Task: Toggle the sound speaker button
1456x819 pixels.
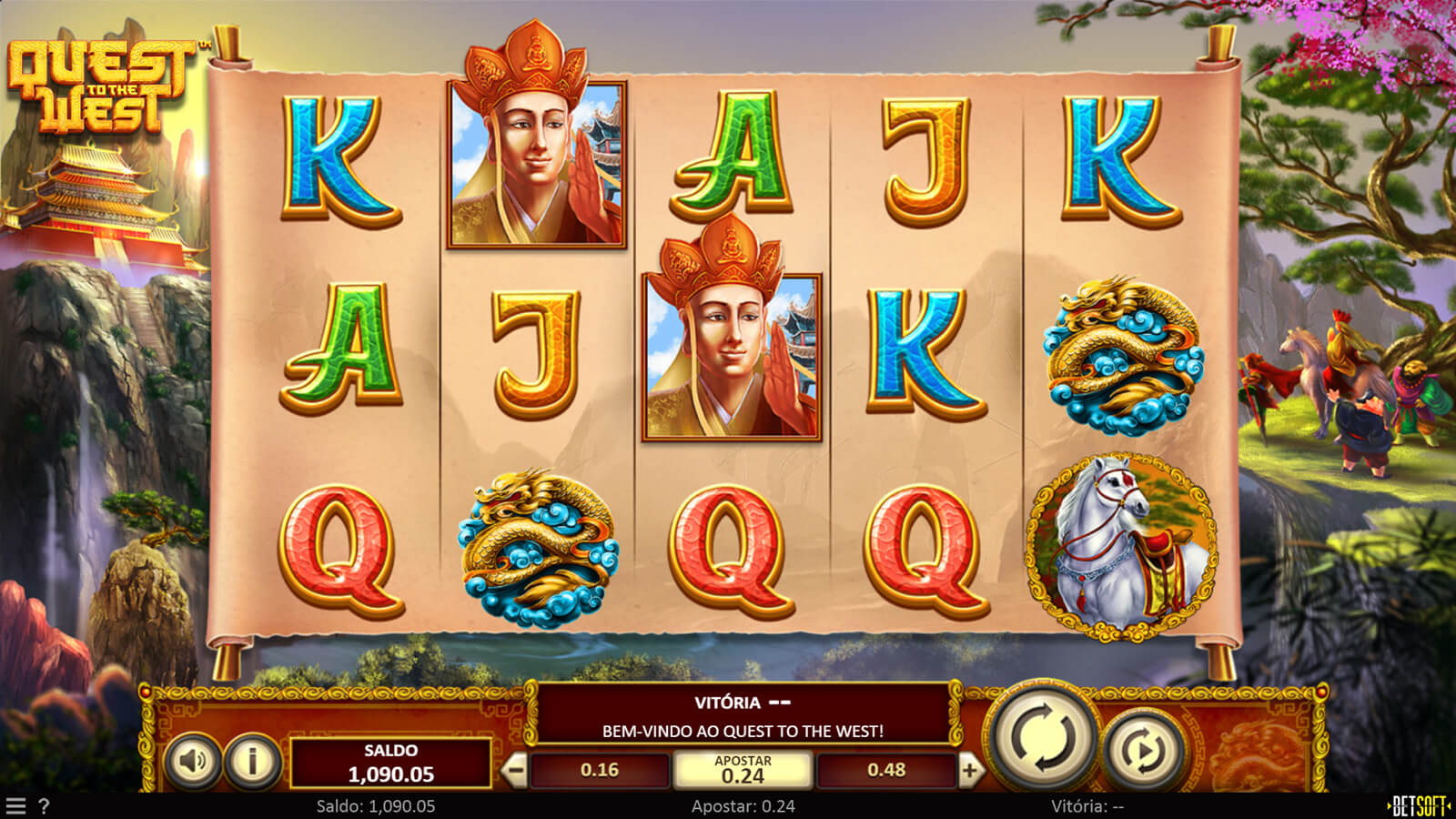Action: pyautogui.click(x=193, y=760)
